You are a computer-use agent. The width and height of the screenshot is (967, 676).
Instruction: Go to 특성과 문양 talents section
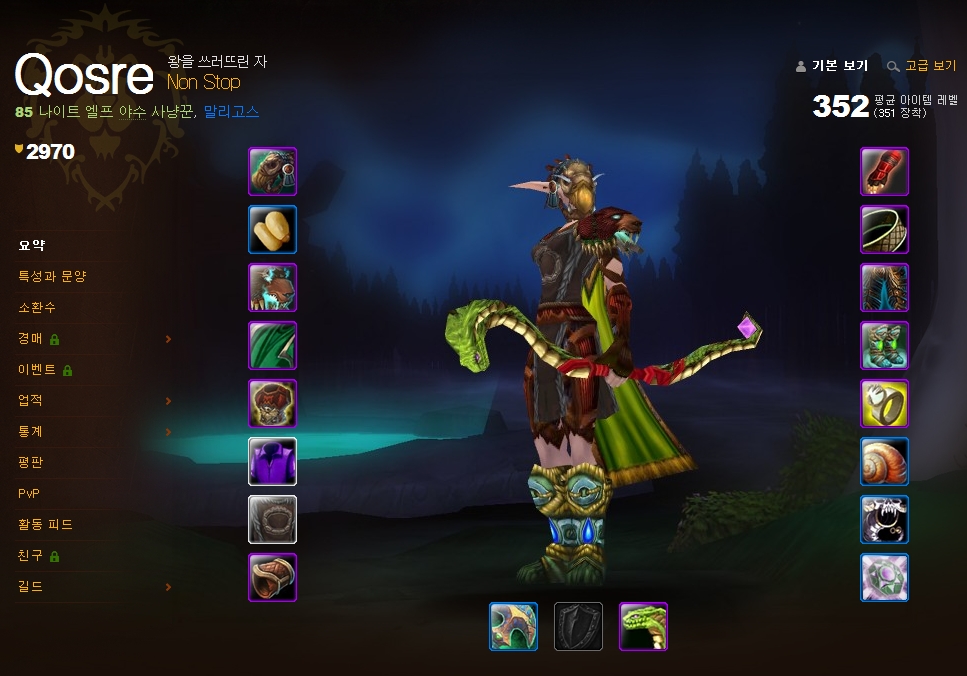[x=52, y=276]
